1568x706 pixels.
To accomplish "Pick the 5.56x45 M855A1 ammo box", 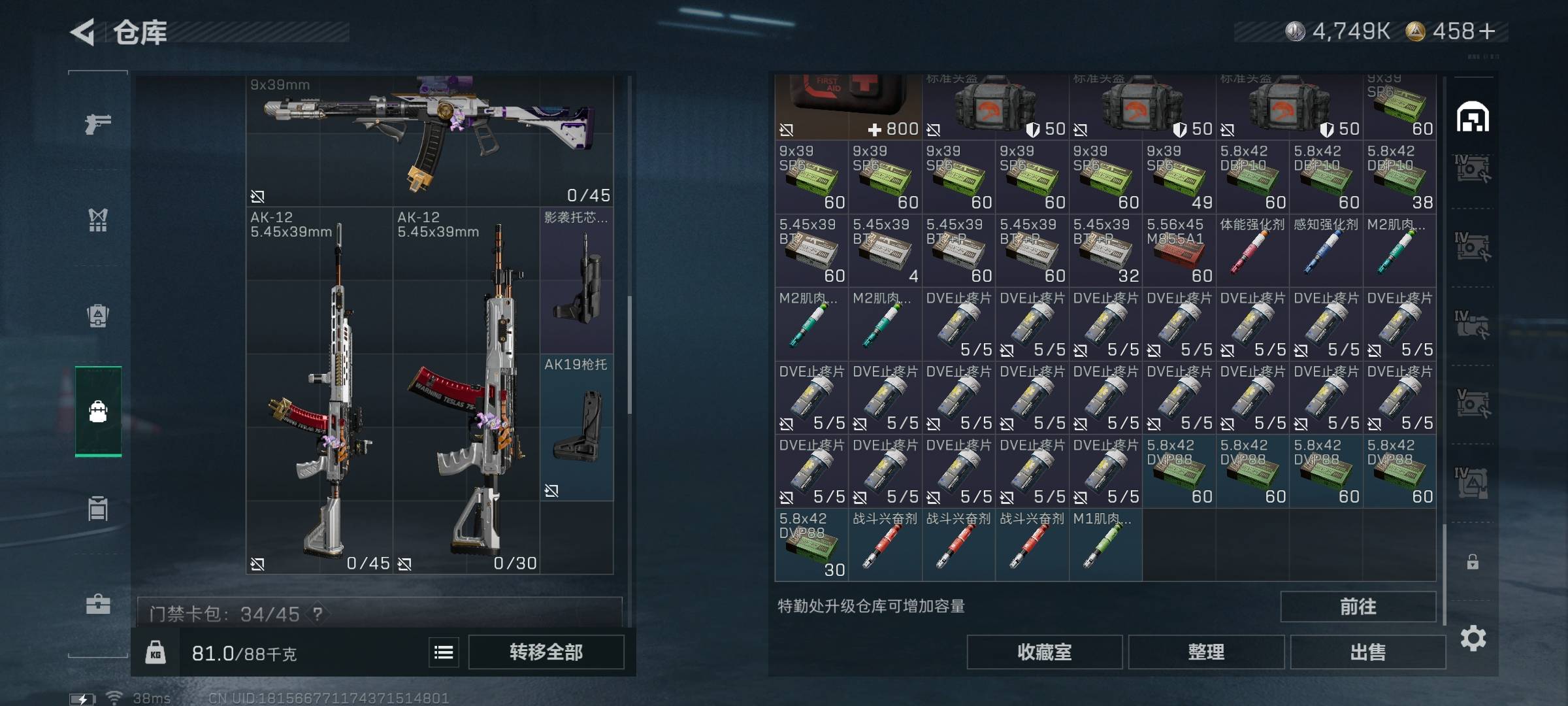I will pyautogui.click(x=1179, y=252).
